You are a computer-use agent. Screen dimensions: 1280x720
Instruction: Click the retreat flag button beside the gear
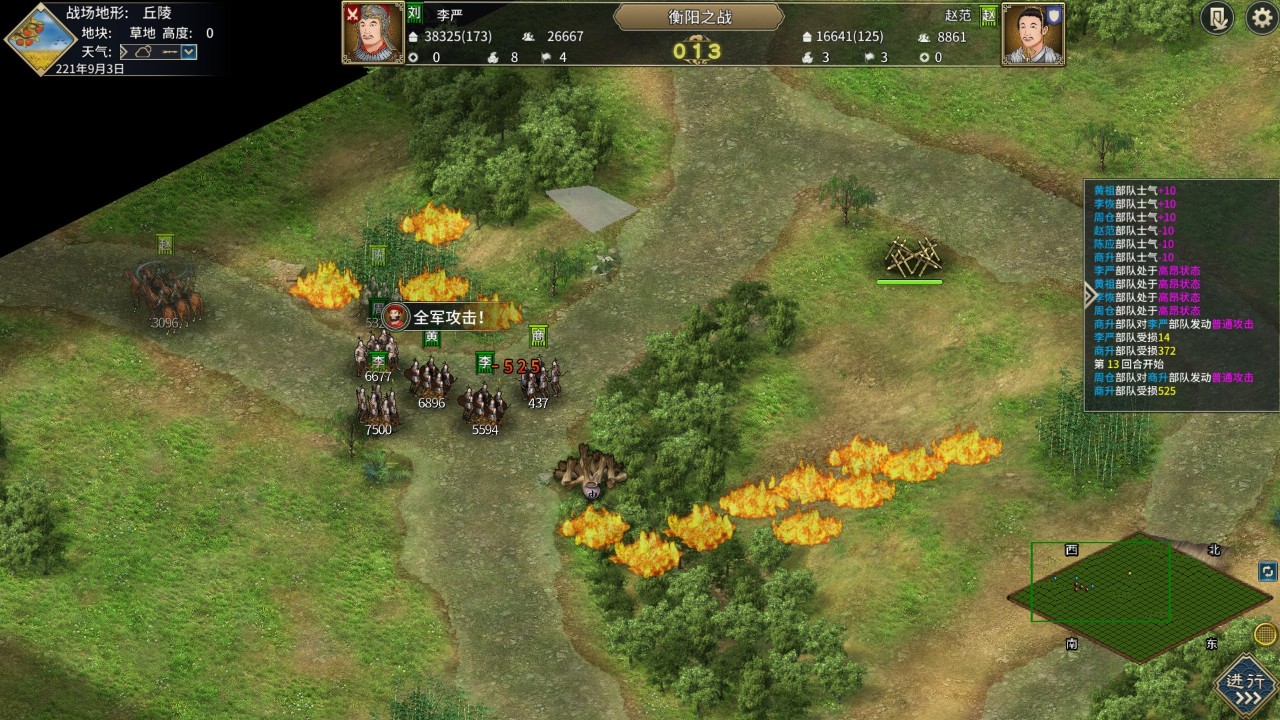1217,19
